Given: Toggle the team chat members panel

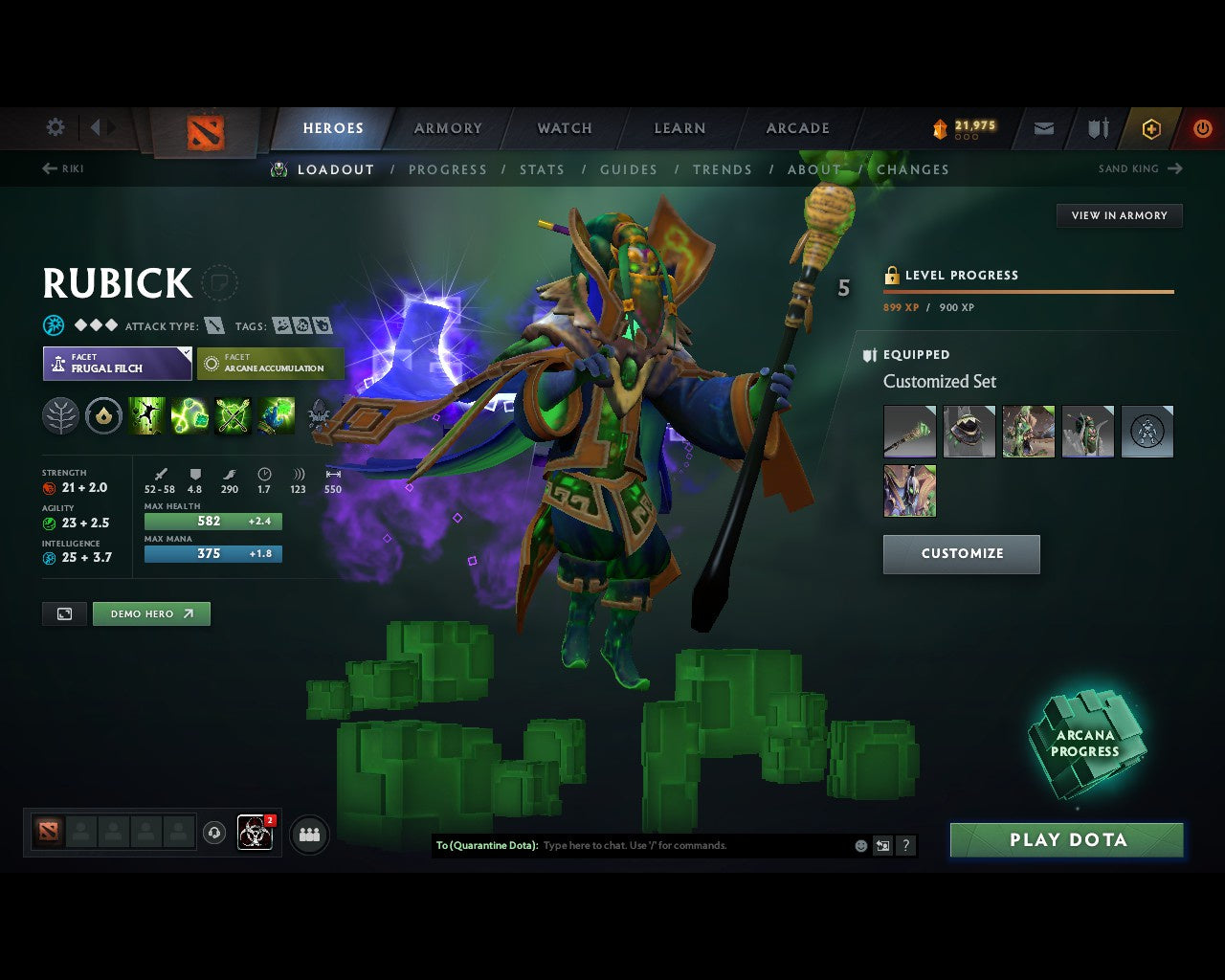Looking at the screenshot, I should tap(308, 834).
